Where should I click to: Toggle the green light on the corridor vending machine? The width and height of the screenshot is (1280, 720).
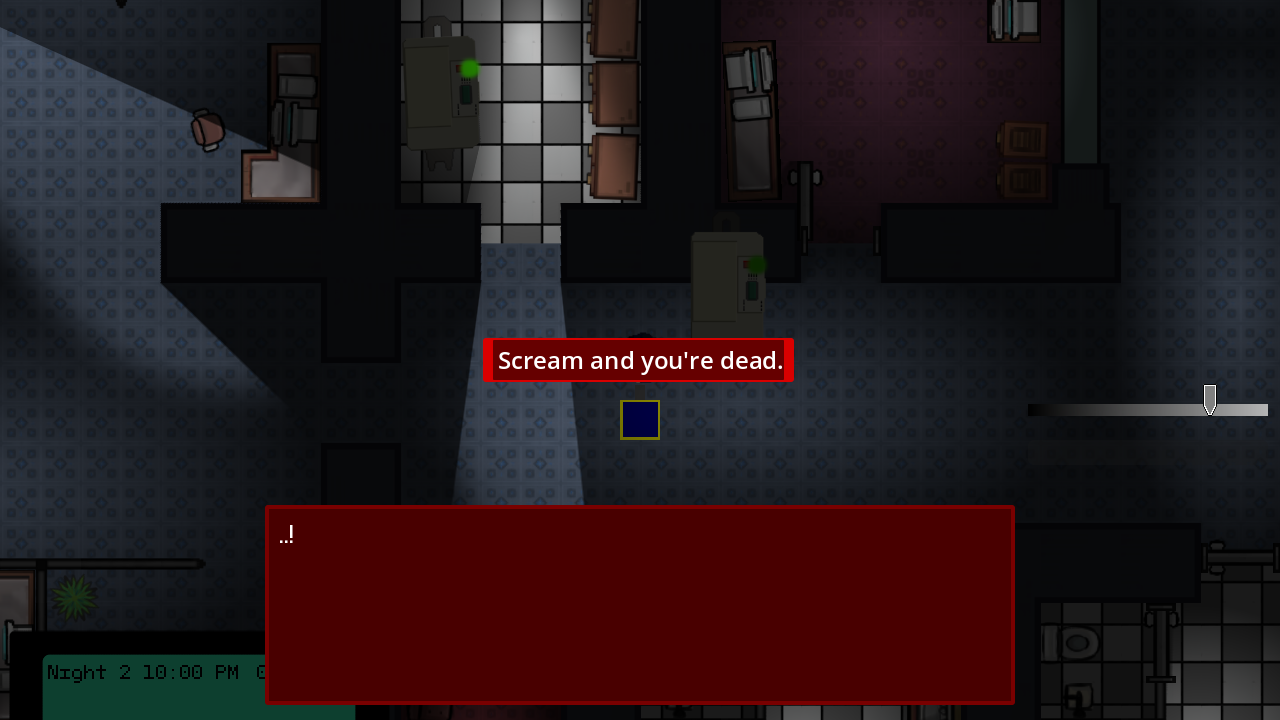(x=757, y=265)
